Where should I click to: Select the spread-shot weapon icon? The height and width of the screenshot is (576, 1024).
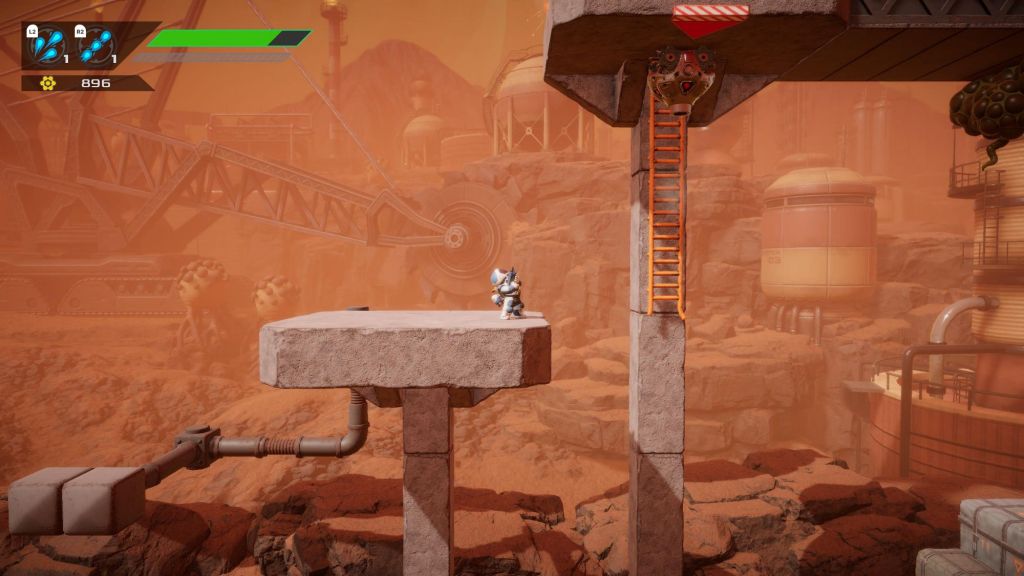pos(48,46)
